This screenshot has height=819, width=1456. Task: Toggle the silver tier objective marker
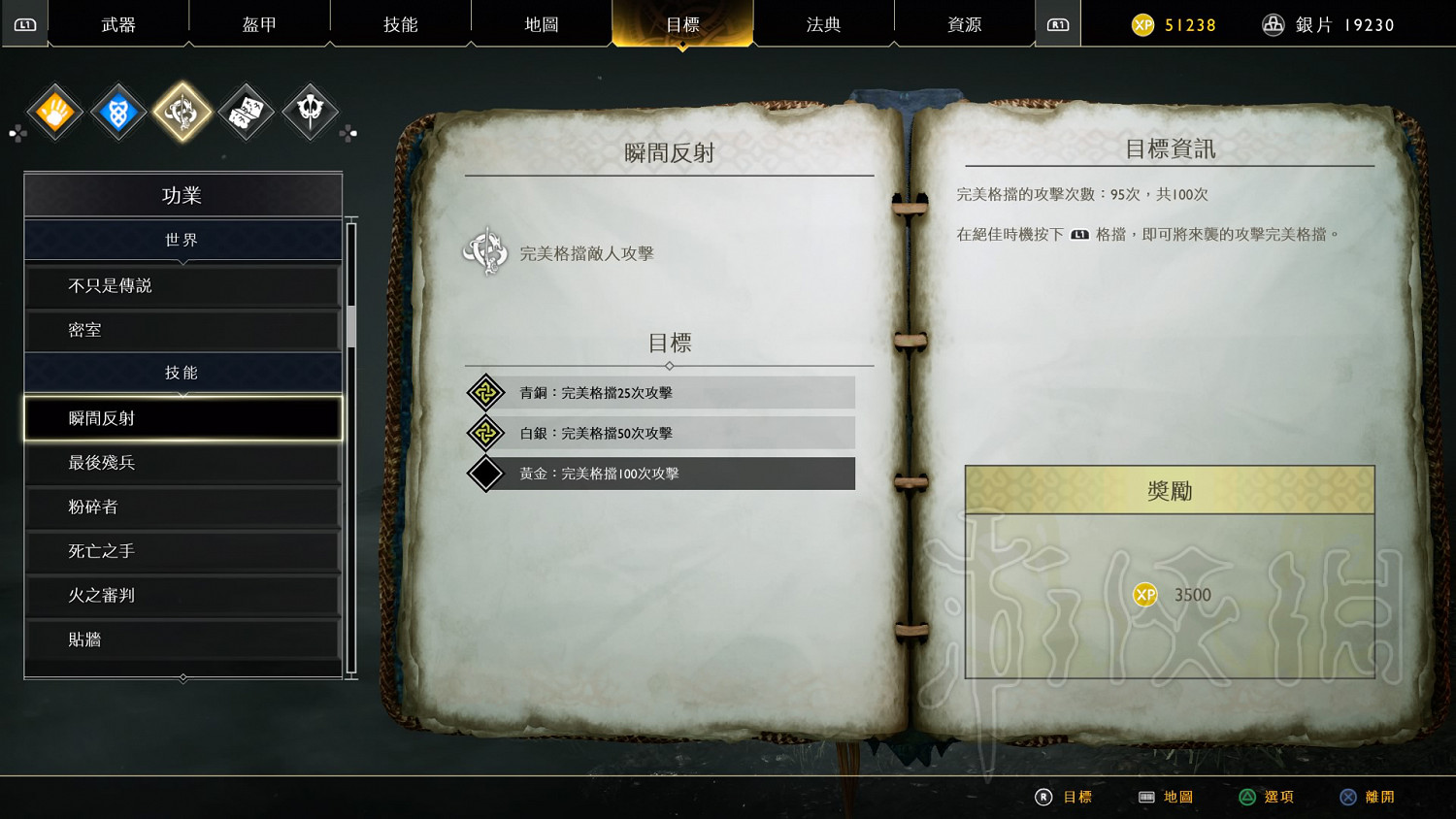pyautogui.click(x=486, y=433)
